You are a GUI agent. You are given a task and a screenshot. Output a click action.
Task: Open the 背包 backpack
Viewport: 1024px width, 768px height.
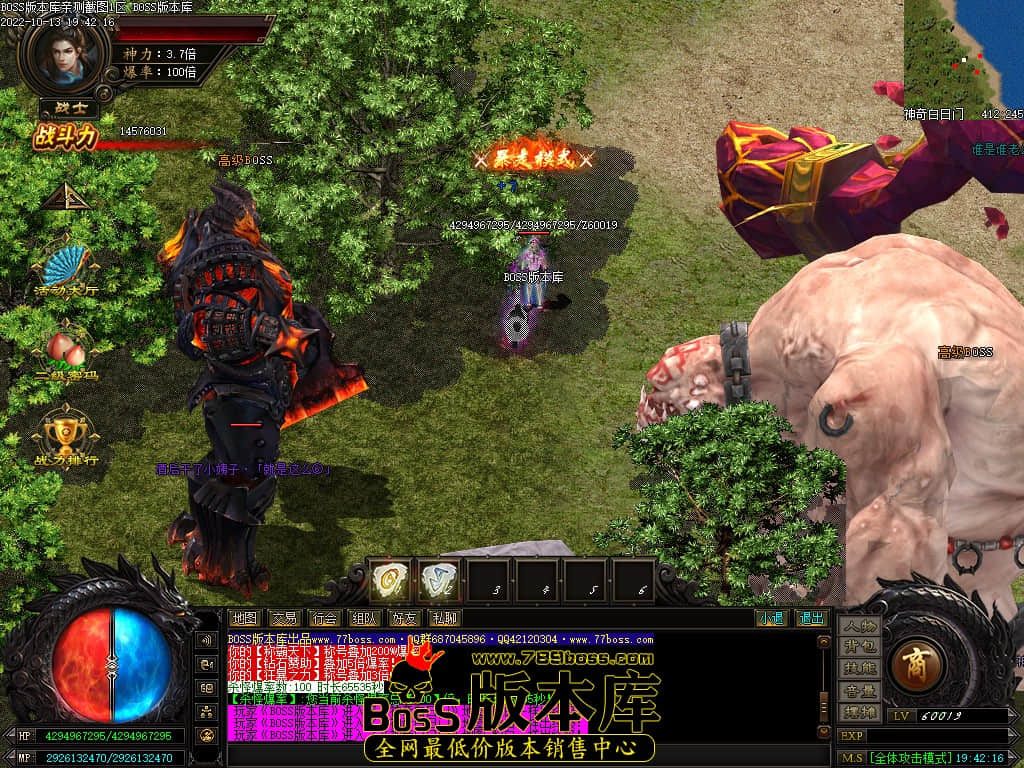coord(859,648)
